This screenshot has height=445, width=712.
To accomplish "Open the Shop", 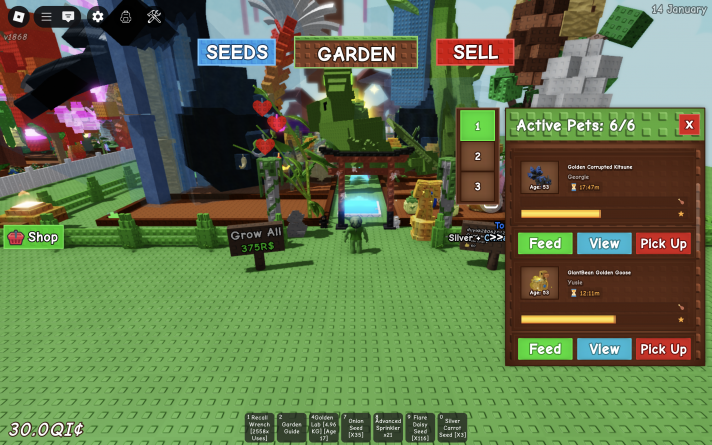I will click(34, 237).
